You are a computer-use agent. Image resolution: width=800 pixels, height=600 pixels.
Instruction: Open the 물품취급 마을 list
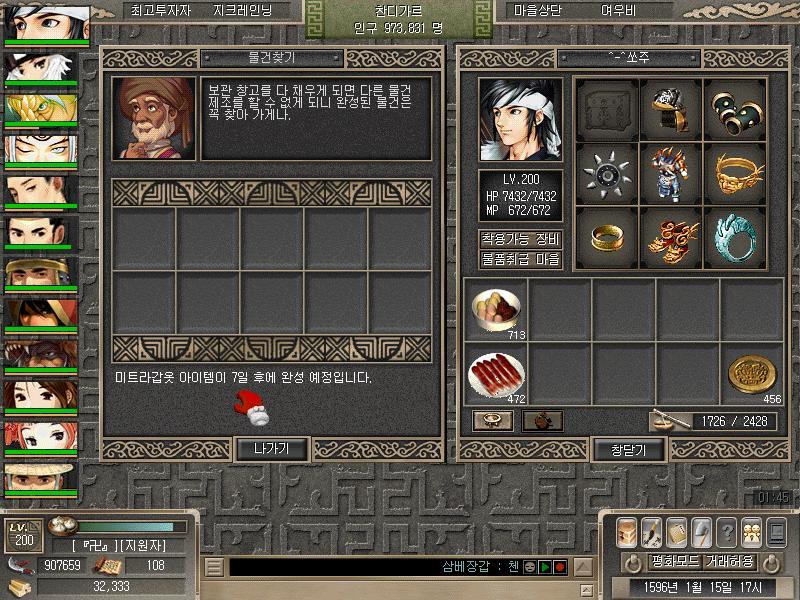tap(520, 259)
